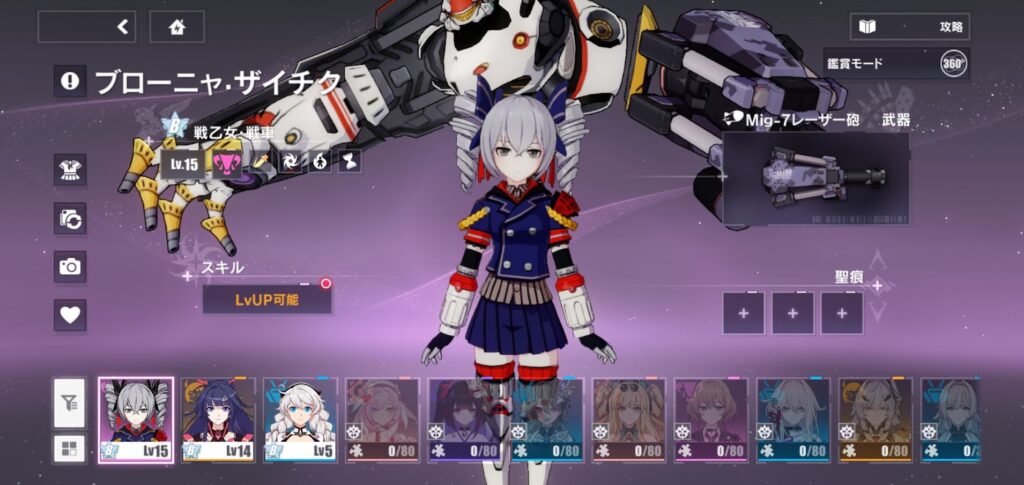The height and width of the screenshot is (485, 1024).
Task: Mark the character with the heart icon
Action: click(x=70, y=315)
